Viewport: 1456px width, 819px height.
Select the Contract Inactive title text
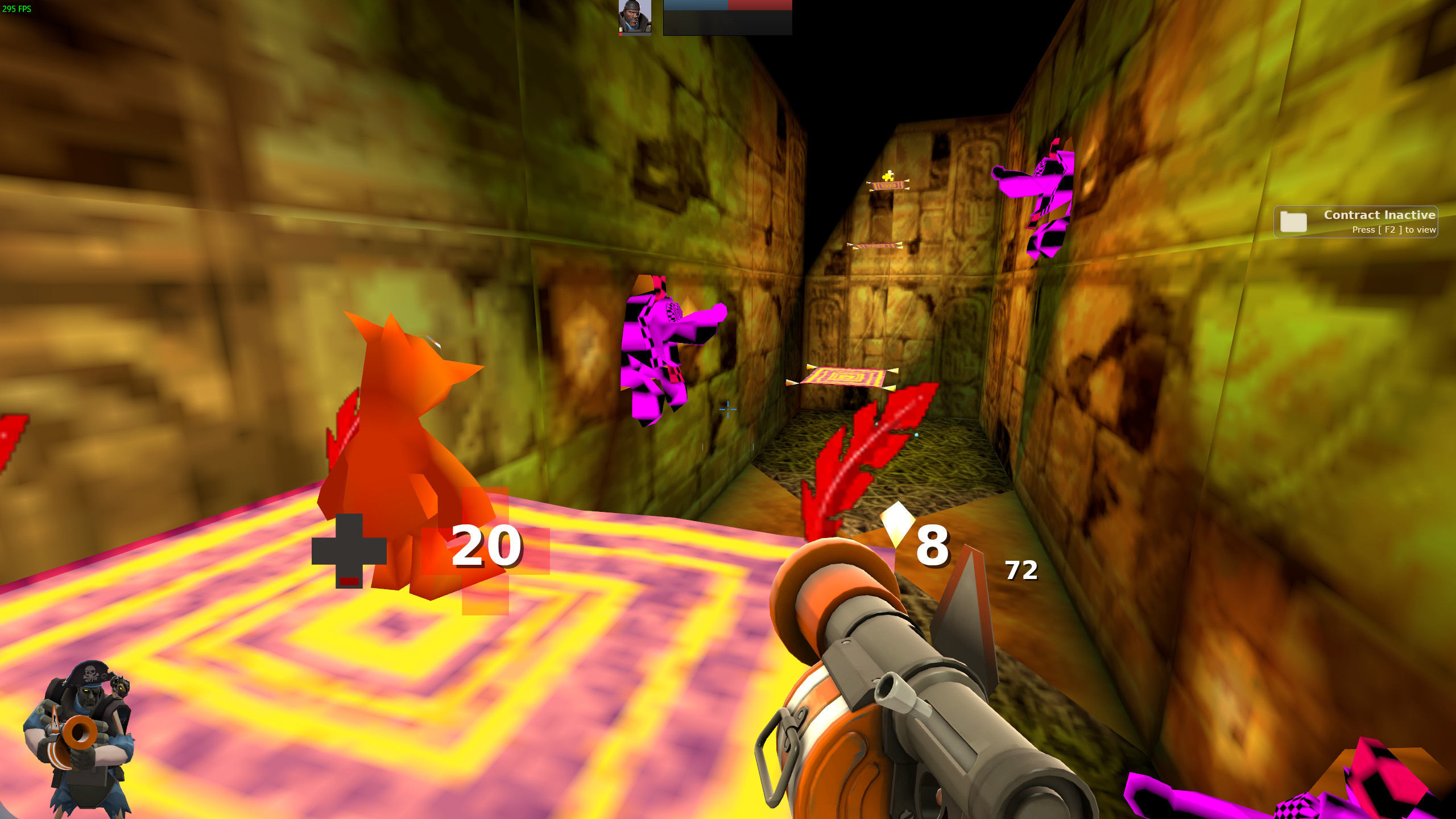click(x=1380, y=215)
